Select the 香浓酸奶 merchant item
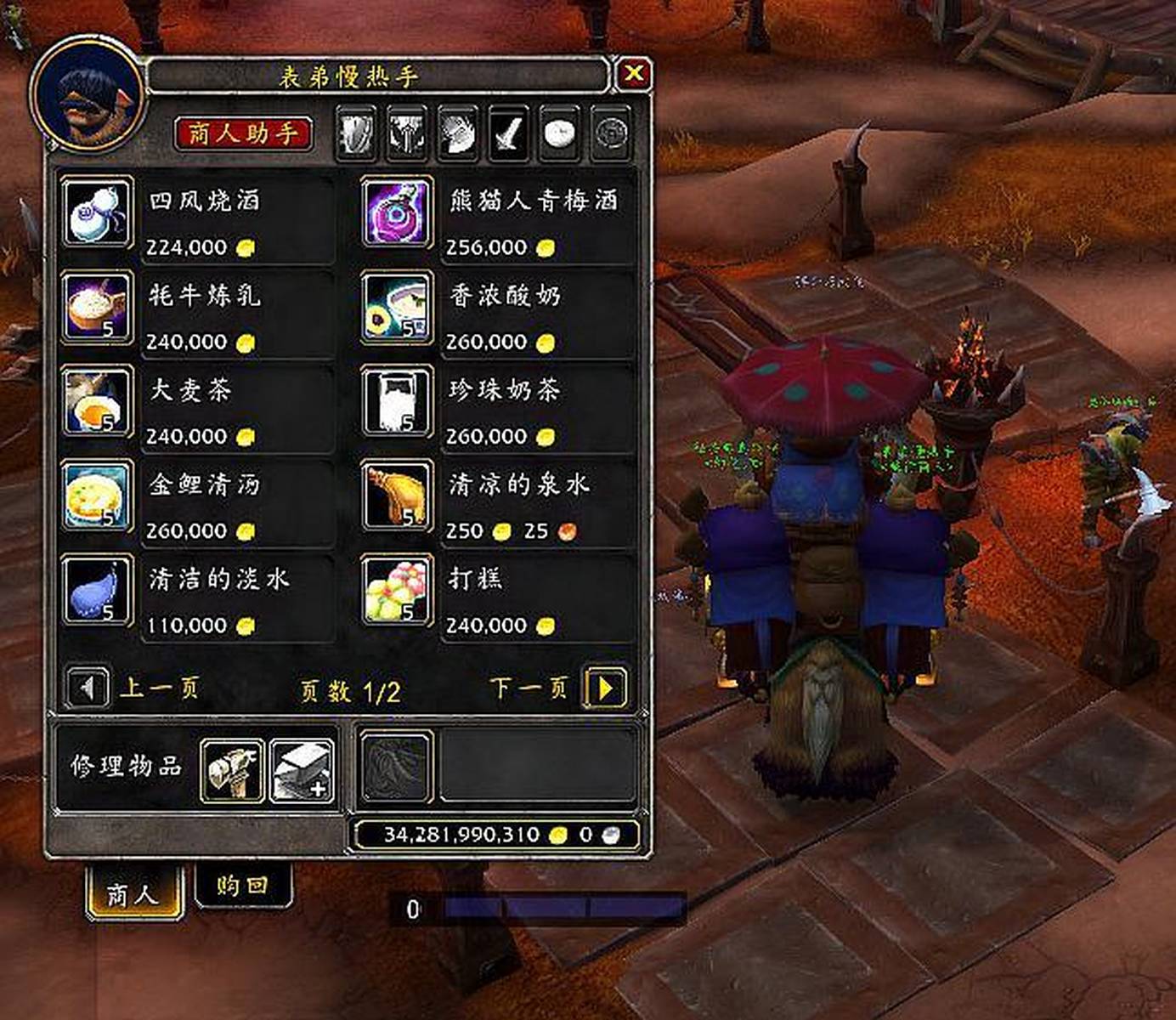The width and height of the screenshot is (1176, 1020). click(397, 307)
